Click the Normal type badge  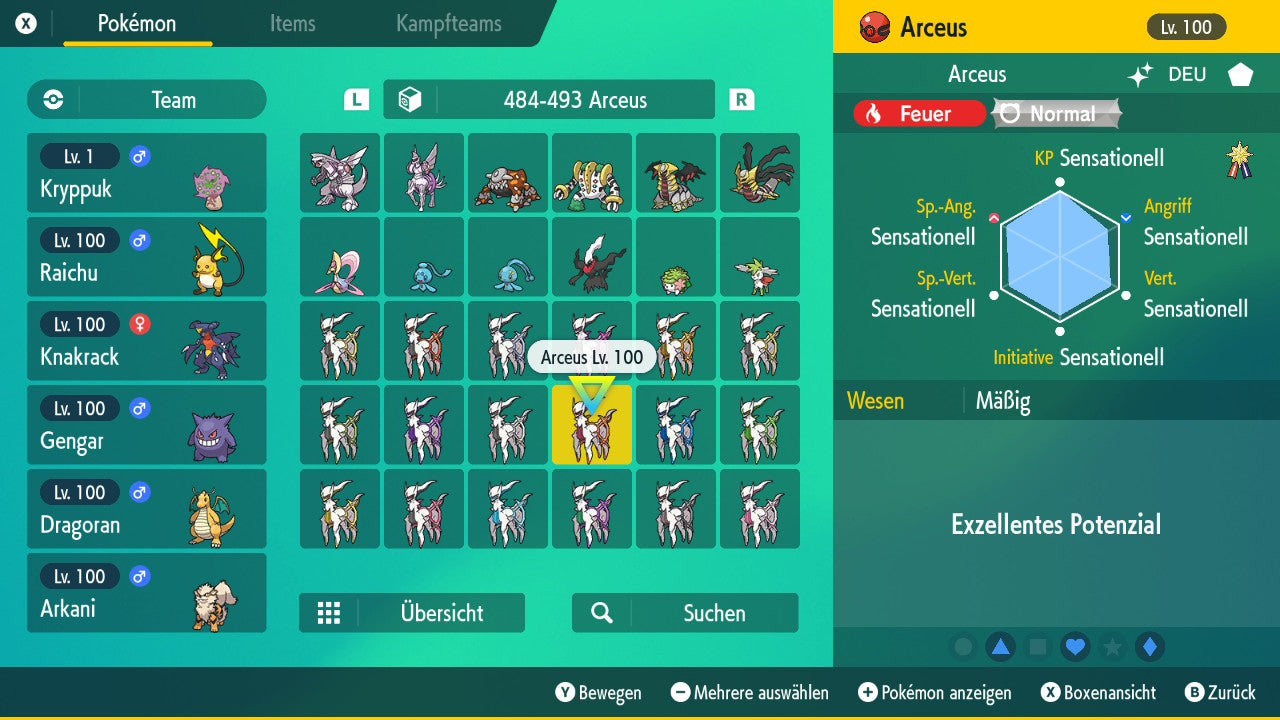pos(1055,113)
